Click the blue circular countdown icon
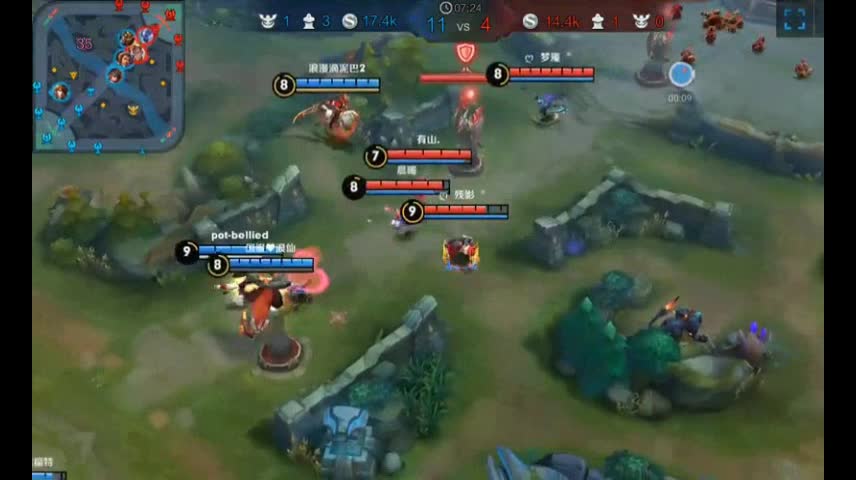This screenshot has width=856, height=480. tap(681, 74)
